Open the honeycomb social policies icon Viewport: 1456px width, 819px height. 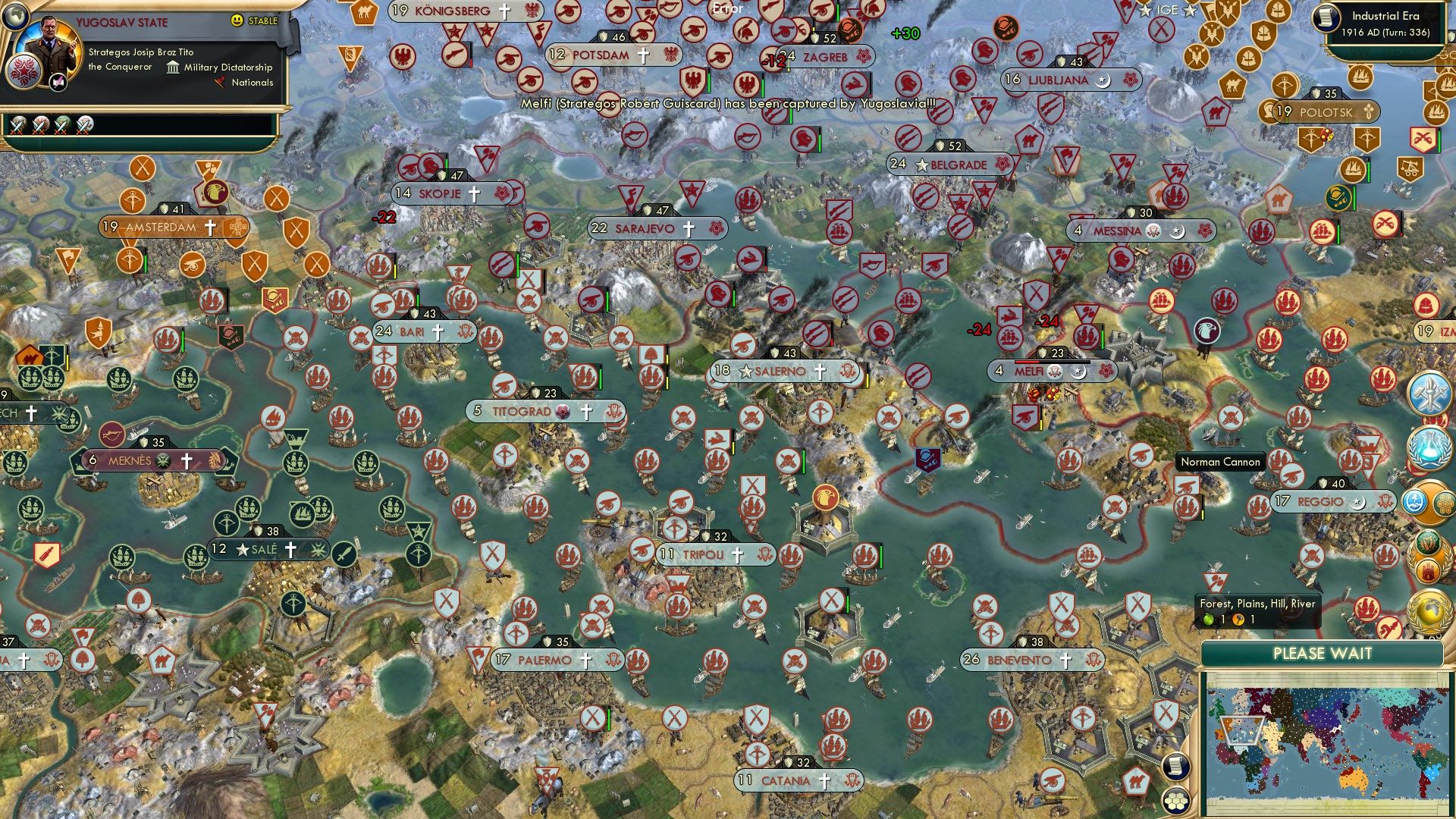coord(1445,503)
